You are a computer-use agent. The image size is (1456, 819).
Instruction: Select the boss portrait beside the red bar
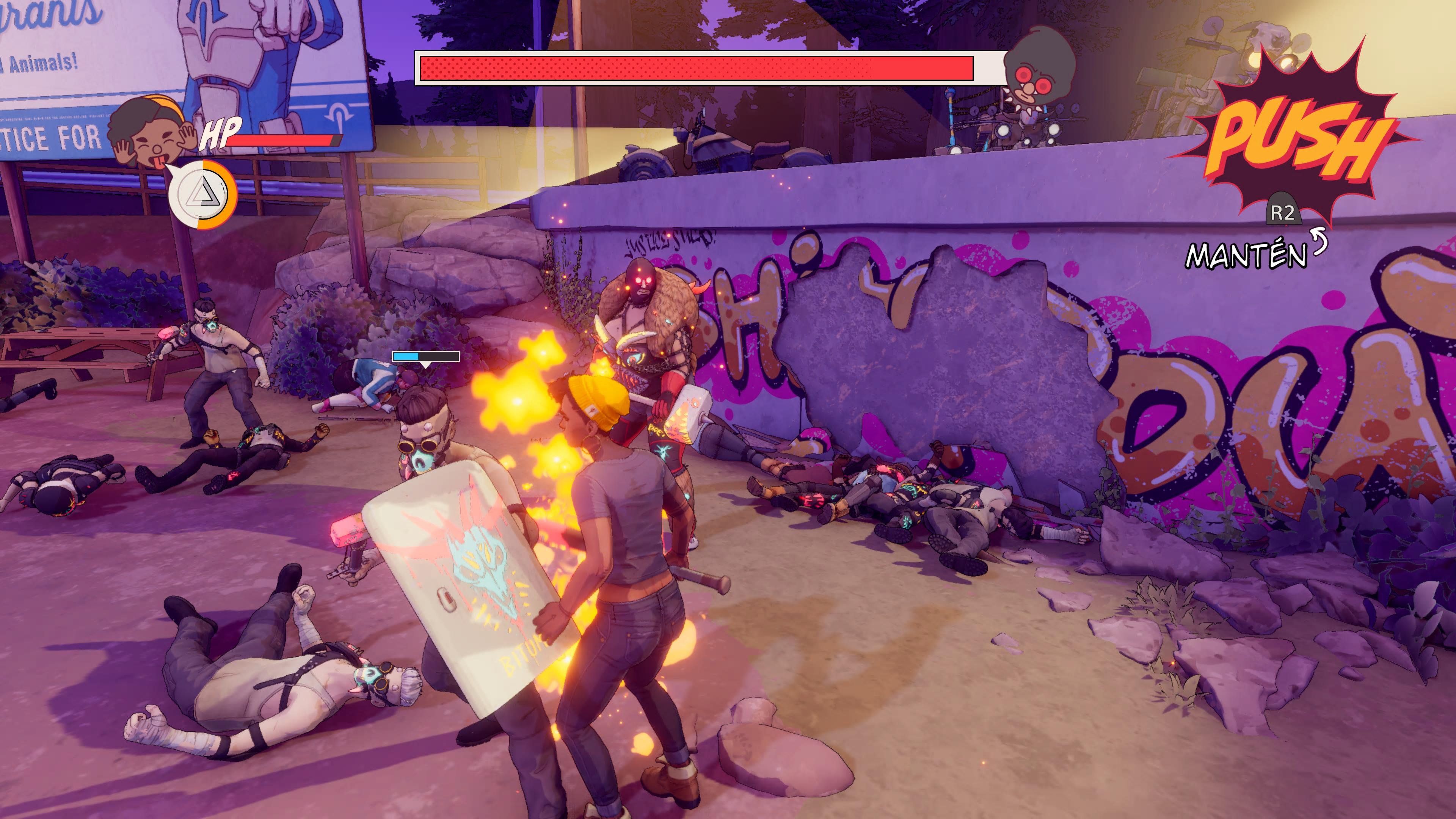click(x=1039, y=67)
